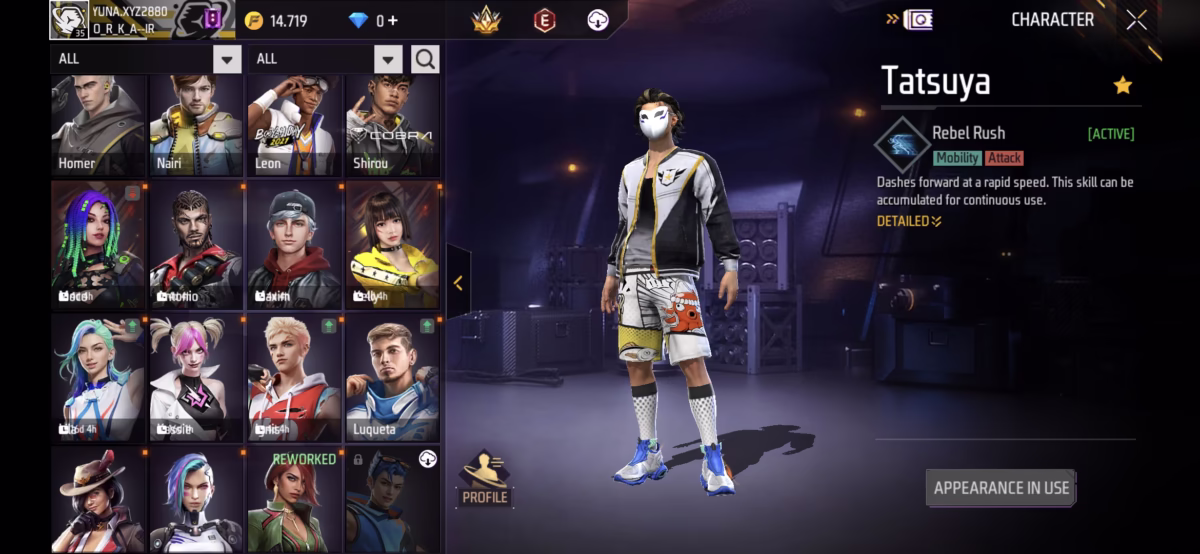Pick the Leon character portrait
1200x554 pixels.
(x=294, y=127)
